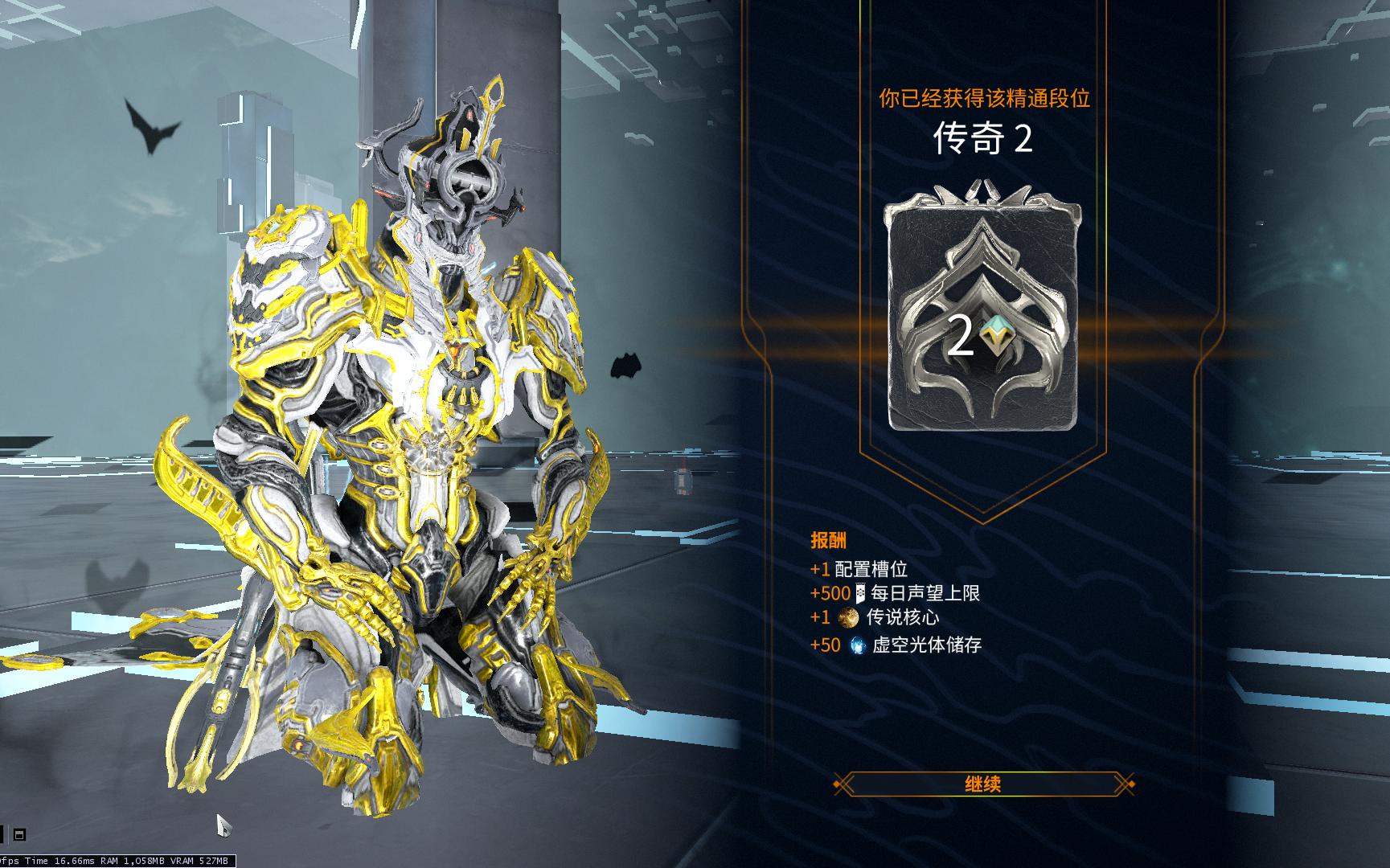Toggle the +50 虚空光体储存 reward entry
Screen dimensions: 1390x868
coord(896,645)
